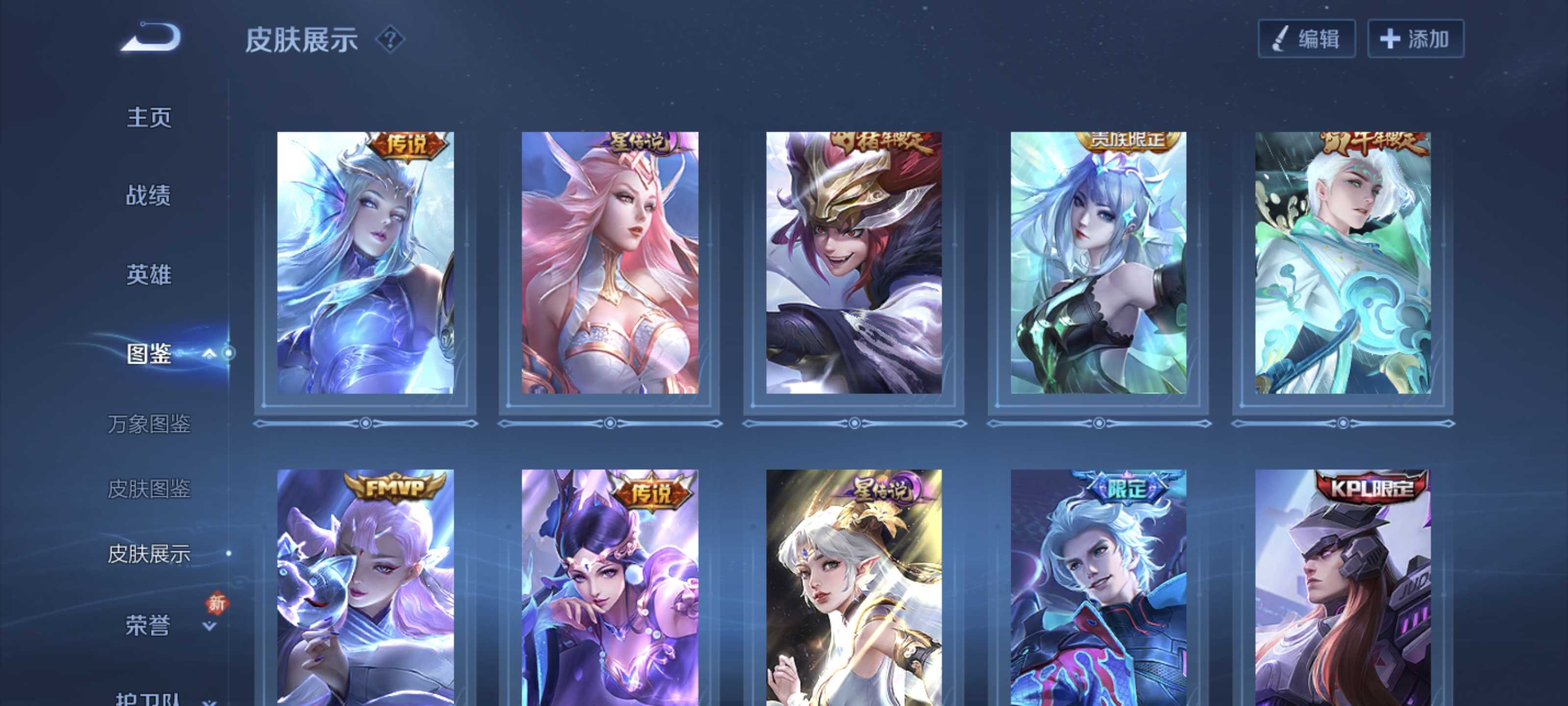Select the 英雄 heroes tab
1568x706 pixels.
coord(149,275)
